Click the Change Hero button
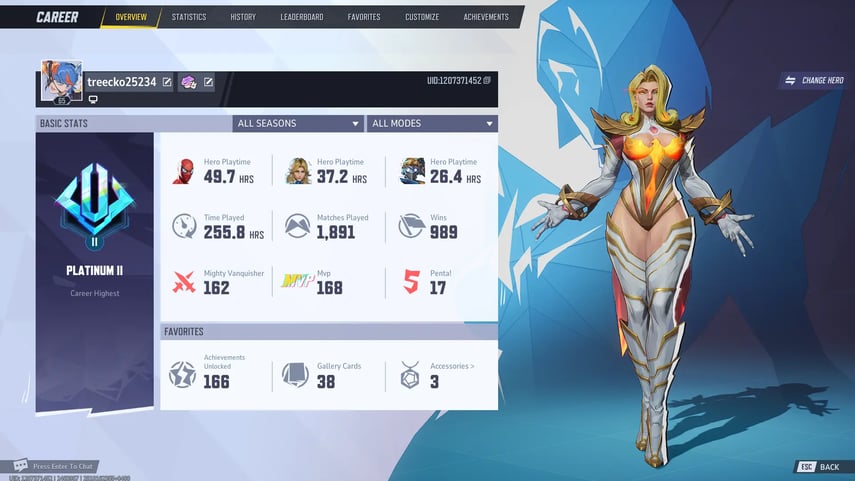855x481 pixels. (x=814, y=80)
